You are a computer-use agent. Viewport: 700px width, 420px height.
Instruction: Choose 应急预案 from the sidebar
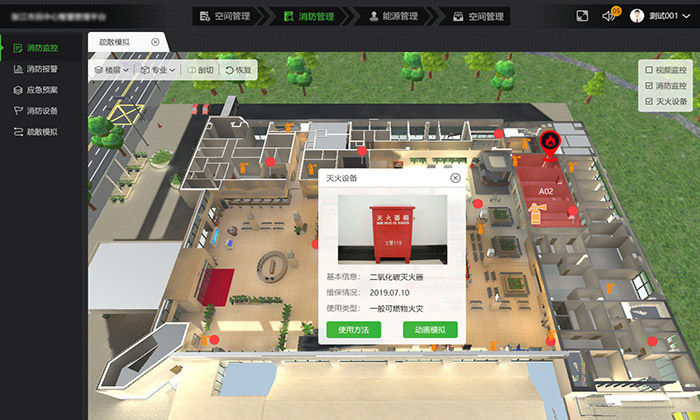click(x=42, y=90)
